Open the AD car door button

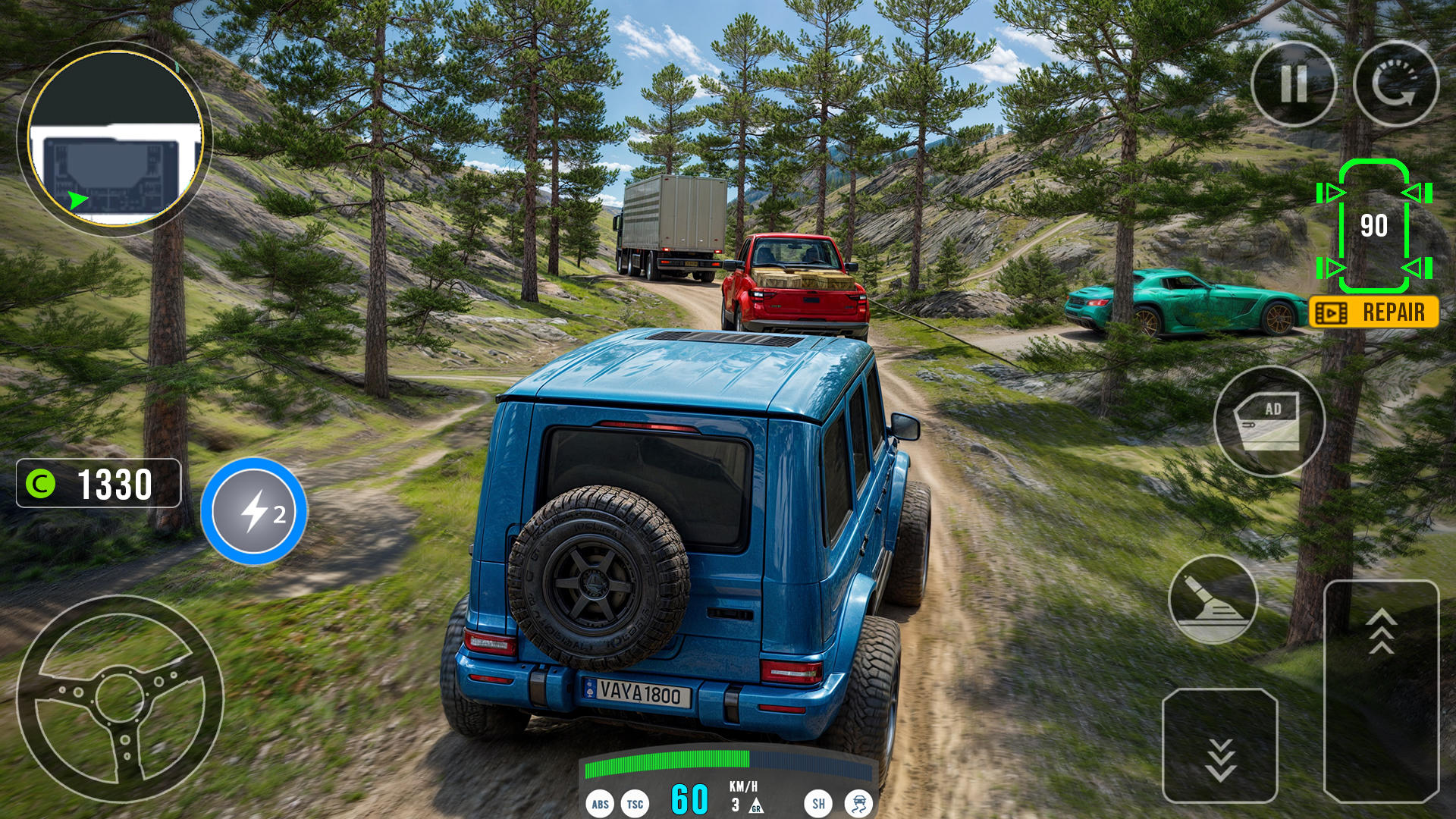(1269, 422)
